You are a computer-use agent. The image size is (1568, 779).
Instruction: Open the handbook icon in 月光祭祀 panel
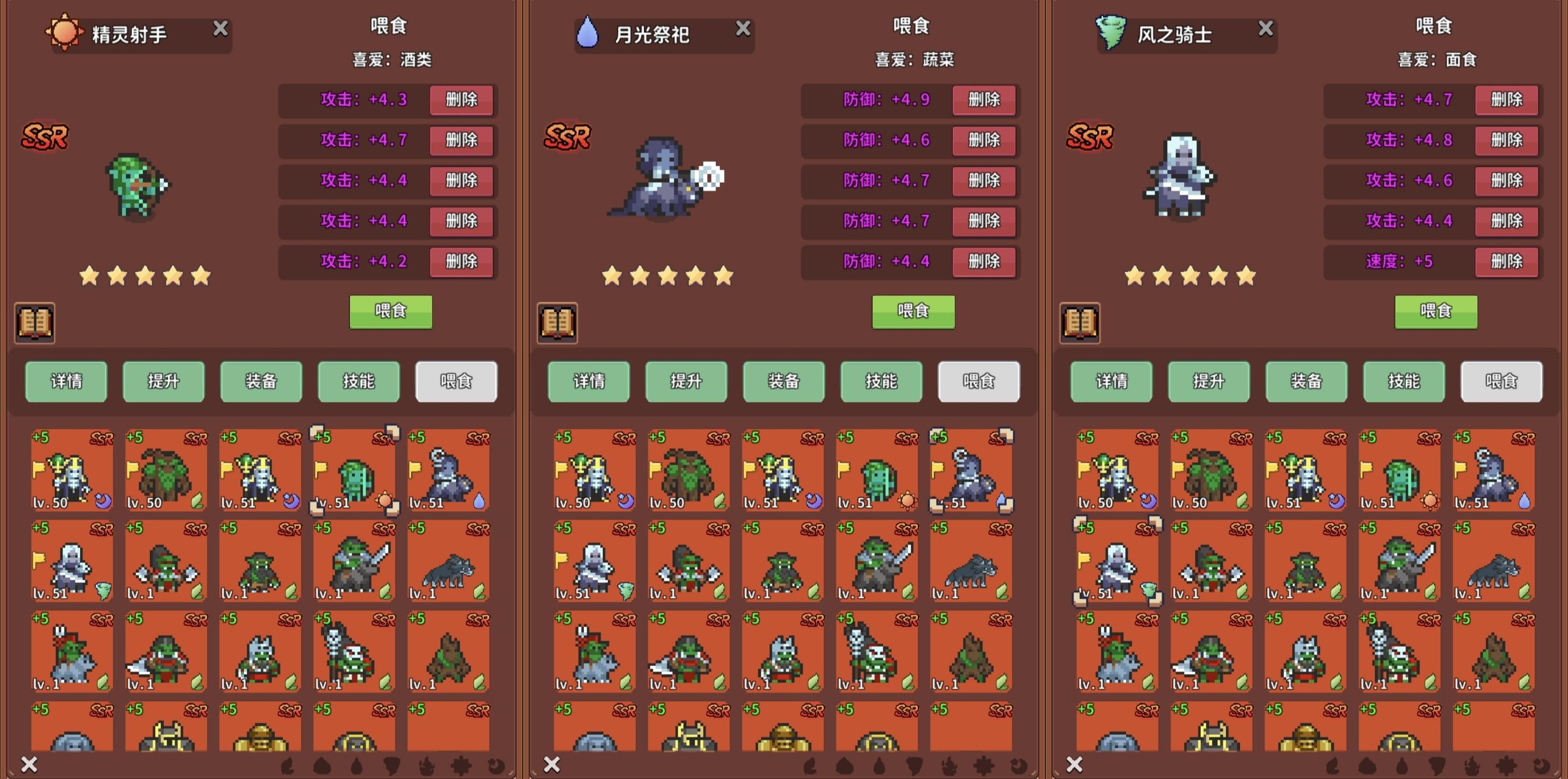pos(557,323)
